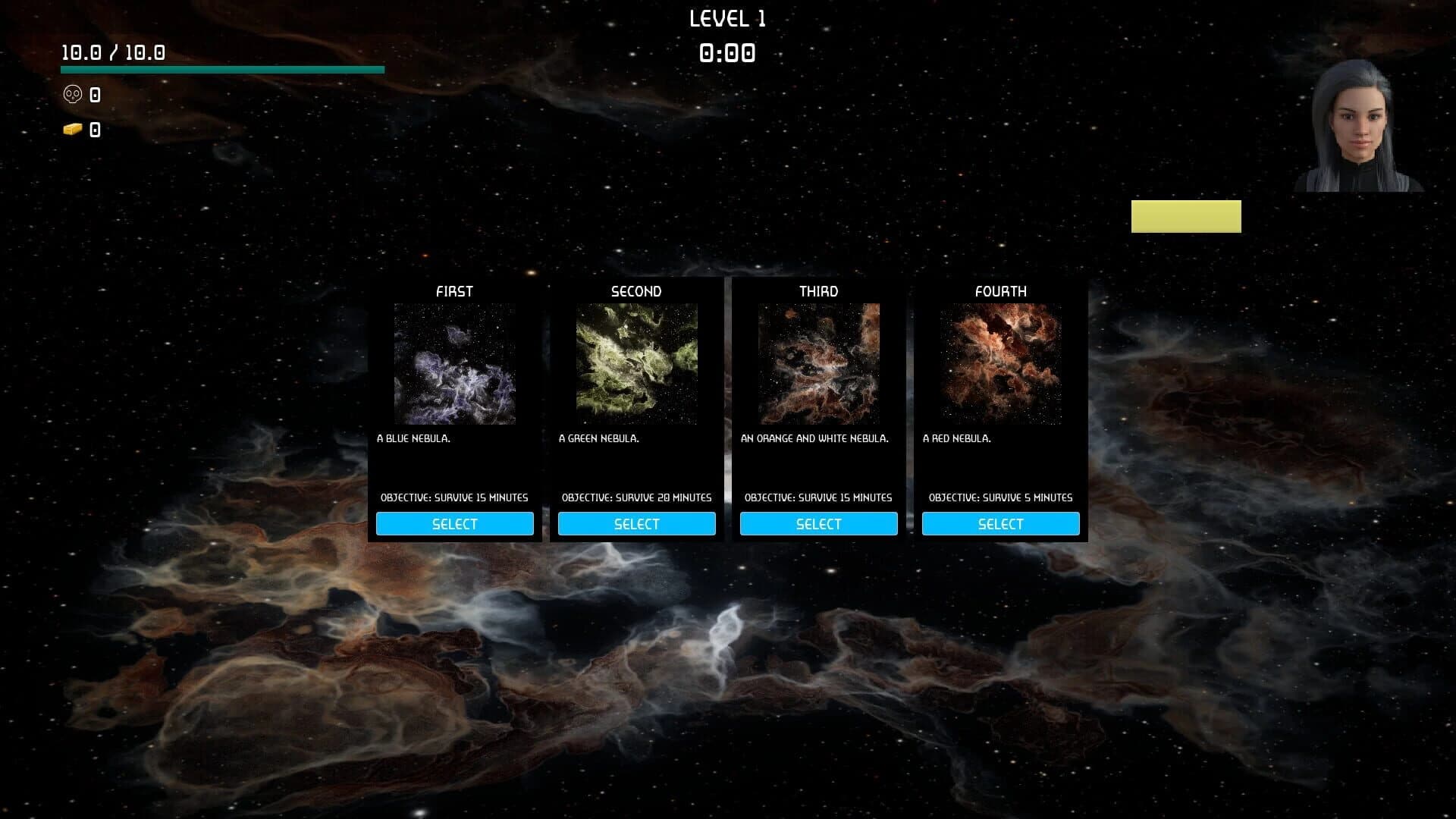
Task: Click the Survive 20 Minutes objective text
Action: pyautogui.click(x=636, y=497)
